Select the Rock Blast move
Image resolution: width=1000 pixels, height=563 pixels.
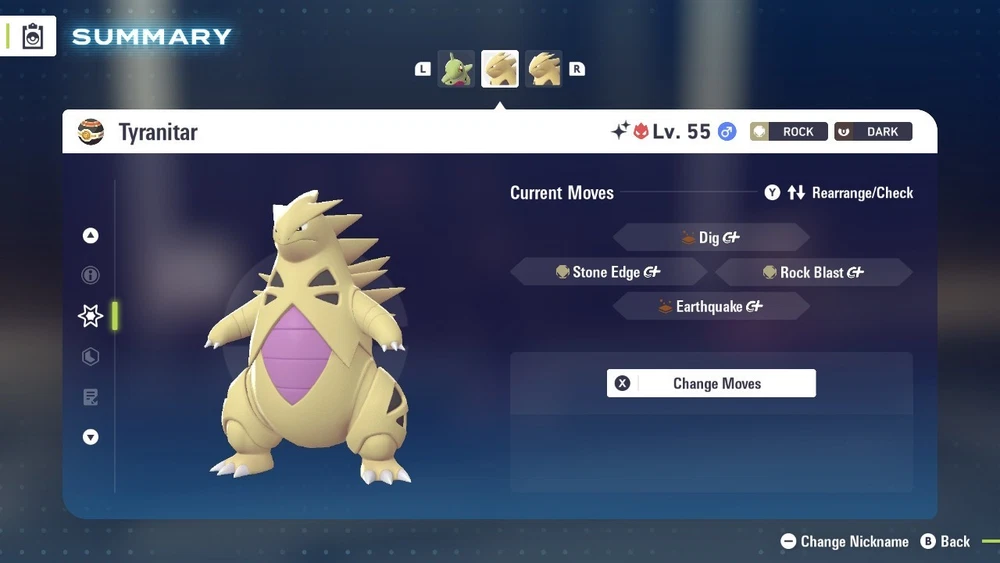coord(813,272)
